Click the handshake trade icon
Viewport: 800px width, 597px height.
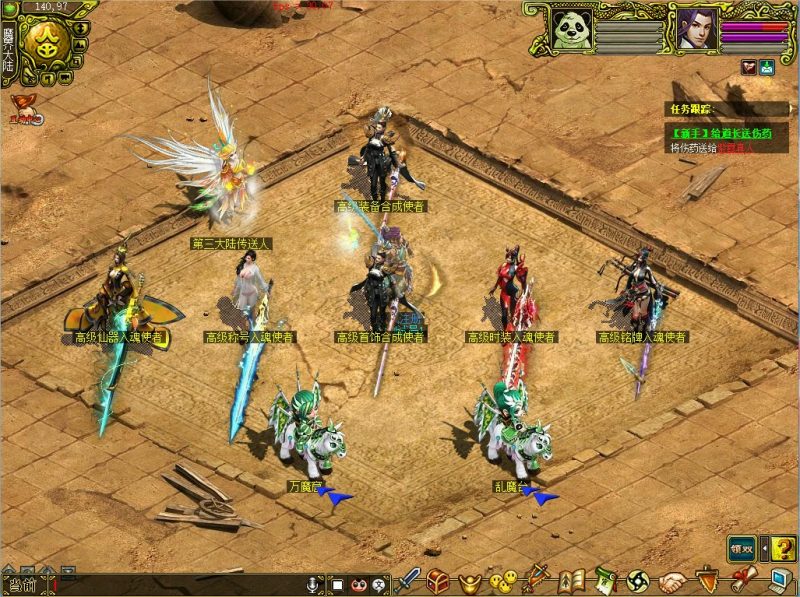point(672,580)
